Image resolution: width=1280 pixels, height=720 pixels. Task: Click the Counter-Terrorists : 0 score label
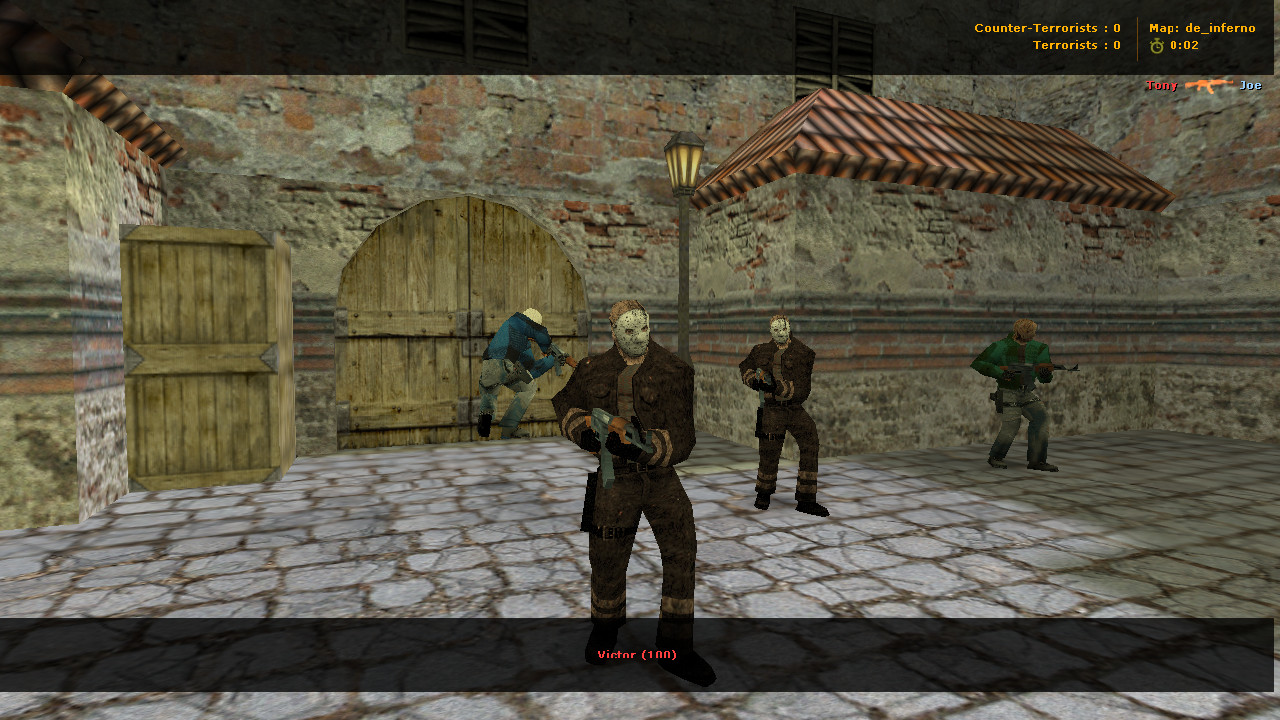(1050, 28)
